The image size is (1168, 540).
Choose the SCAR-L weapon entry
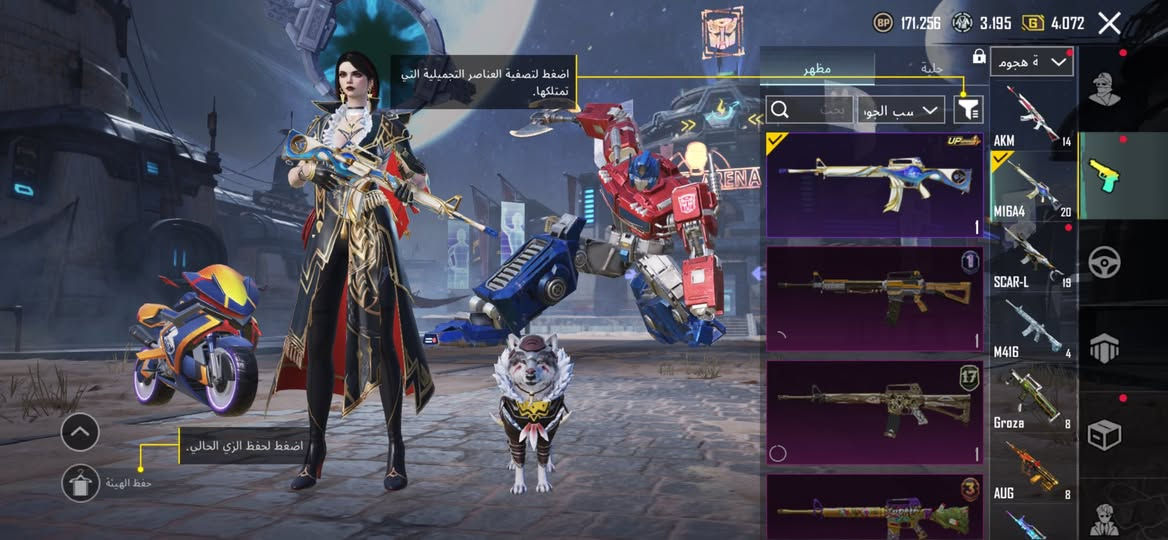pos(1032,258)
